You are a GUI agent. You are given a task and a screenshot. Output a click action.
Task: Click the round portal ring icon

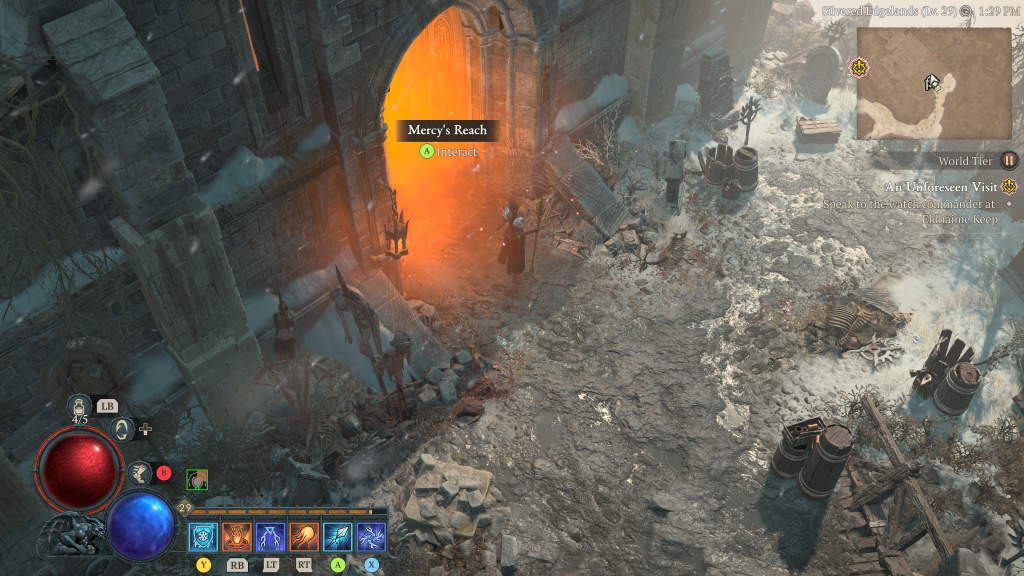coord(123,429)
